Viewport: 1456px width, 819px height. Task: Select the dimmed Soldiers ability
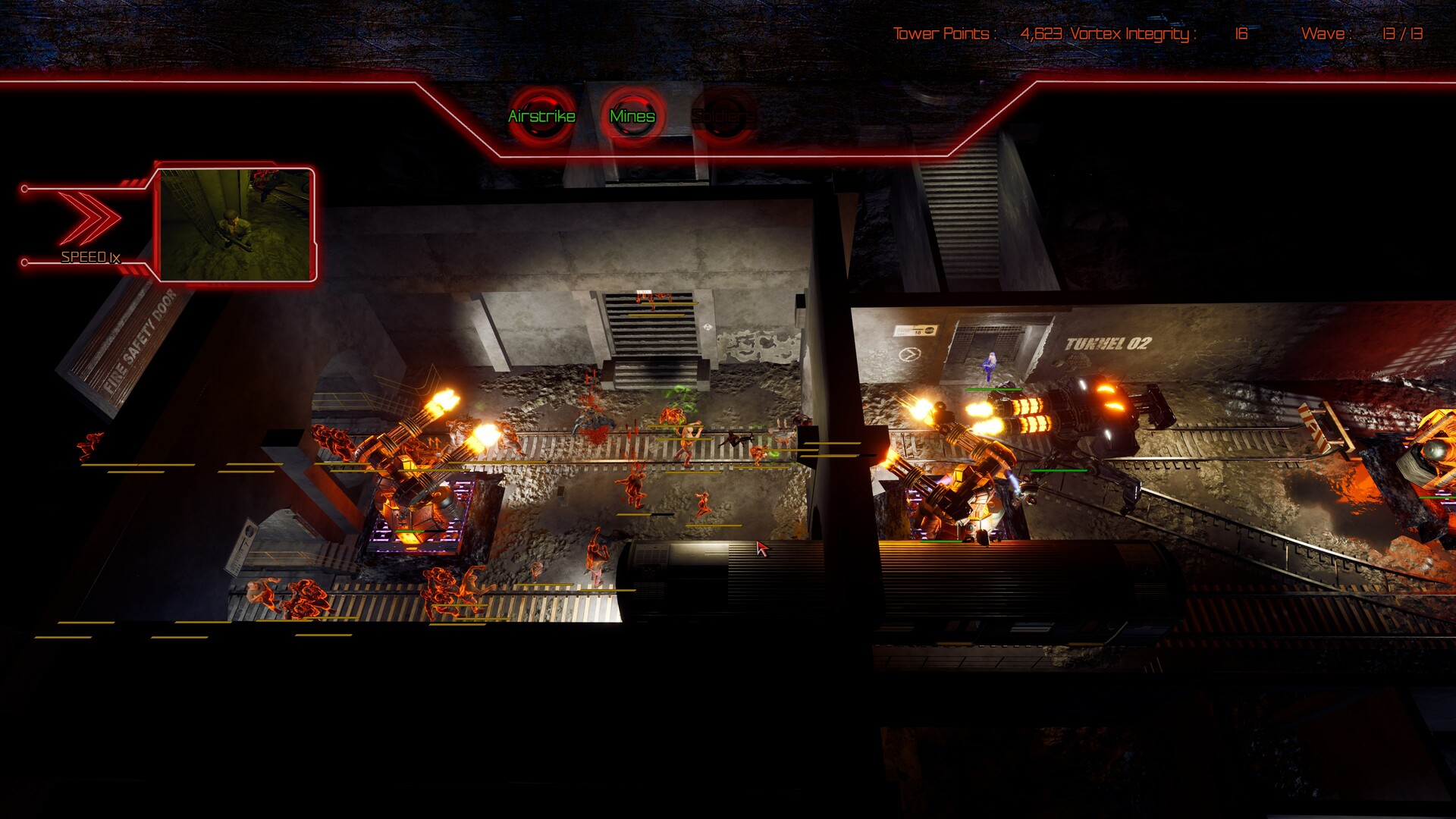[723, 116]
